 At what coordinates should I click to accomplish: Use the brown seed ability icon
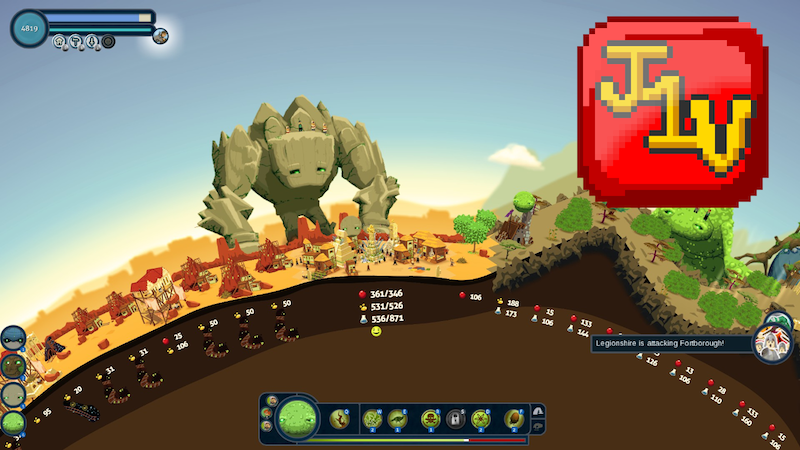[514, 418]
